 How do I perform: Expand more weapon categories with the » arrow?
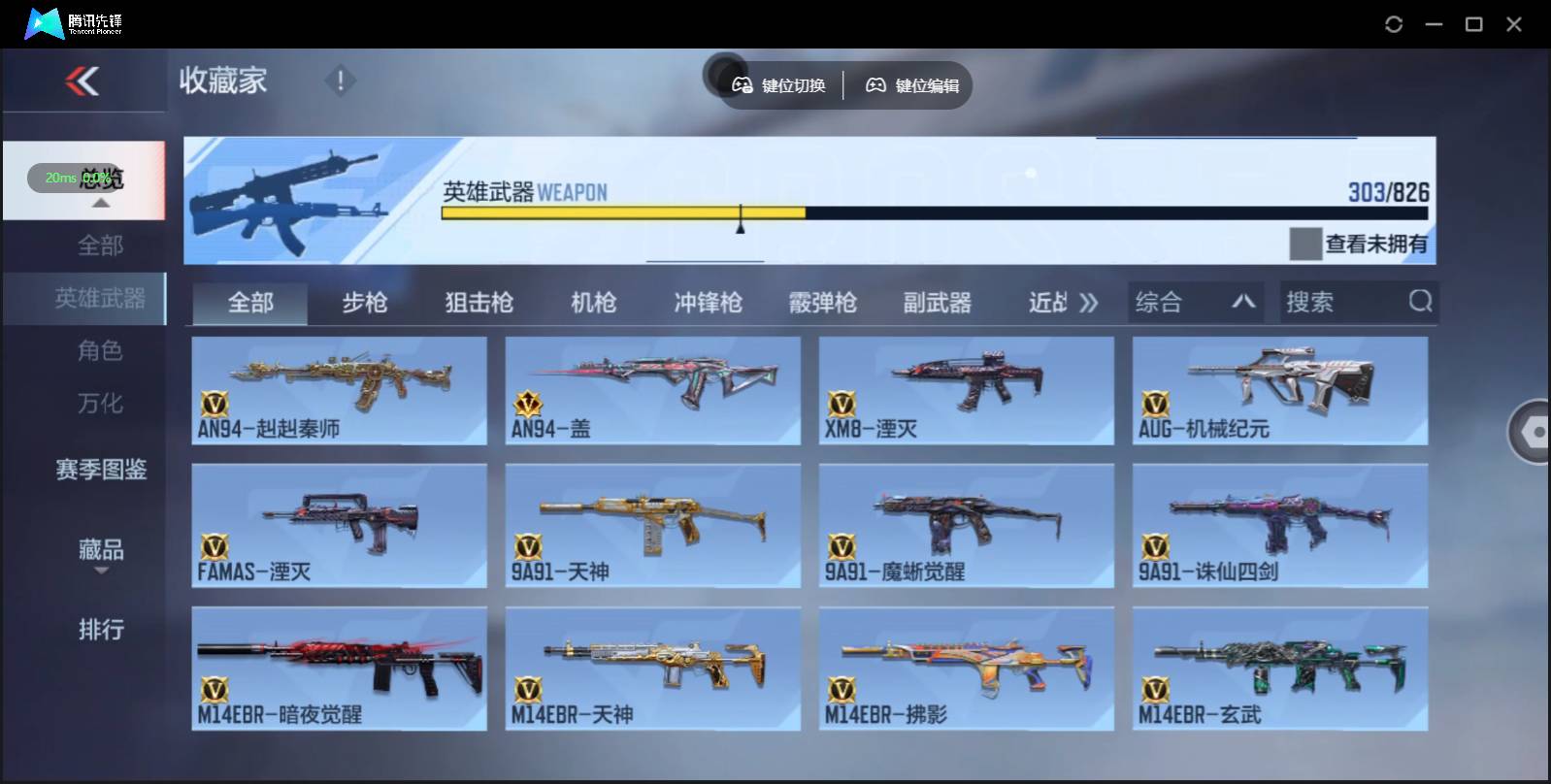tap(1090, 302)
